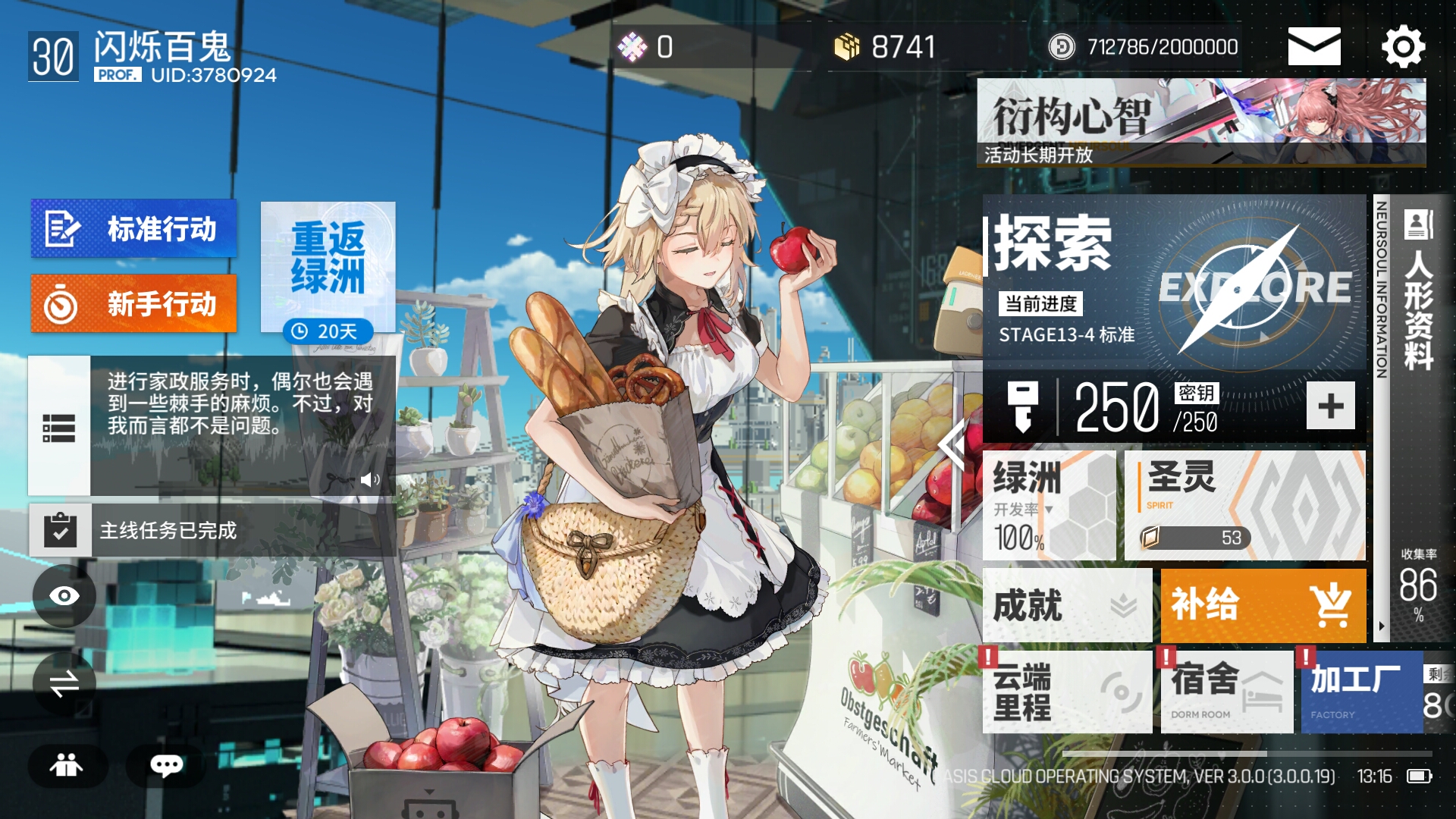
Task: Open the 云端里程 cloud mileage panel
Action: tap(1066, 692)
